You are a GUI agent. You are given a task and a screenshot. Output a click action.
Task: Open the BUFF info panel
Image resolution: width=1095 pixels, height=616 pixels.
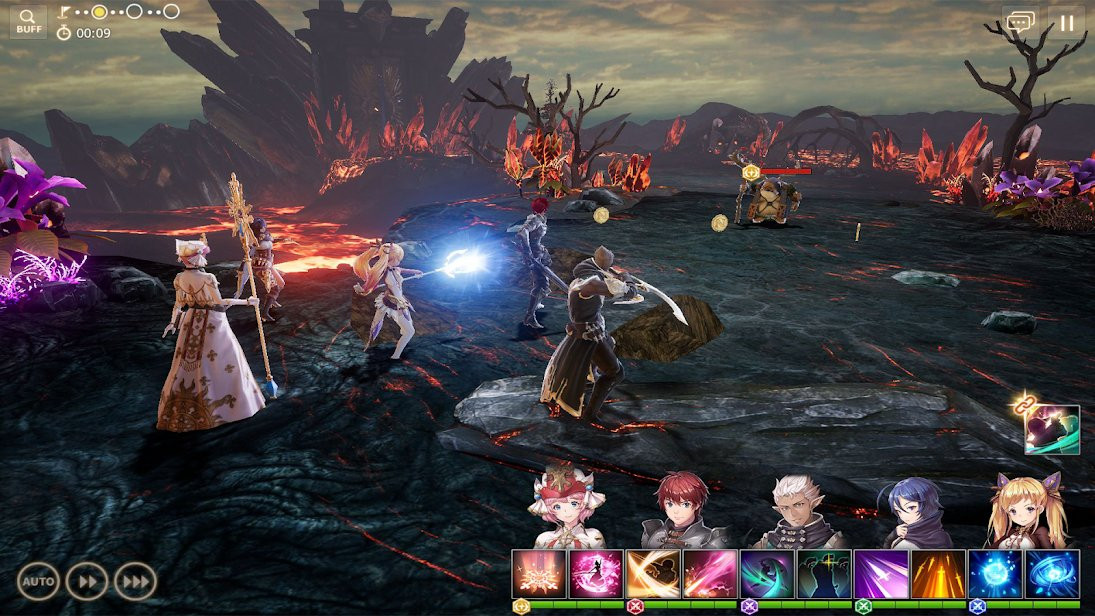coord(28,21)
